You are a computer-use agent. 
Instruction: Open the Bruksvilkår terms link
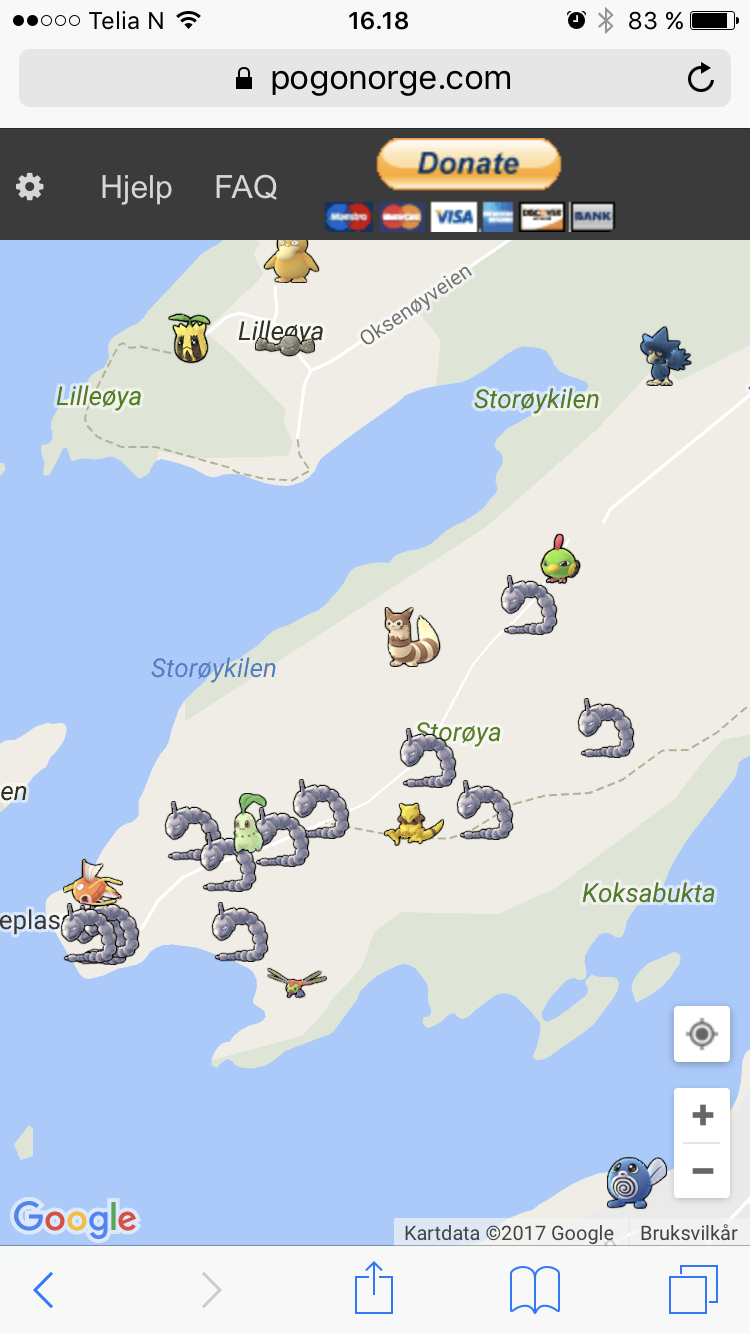pyautogui.click(x=689, y=1233)
